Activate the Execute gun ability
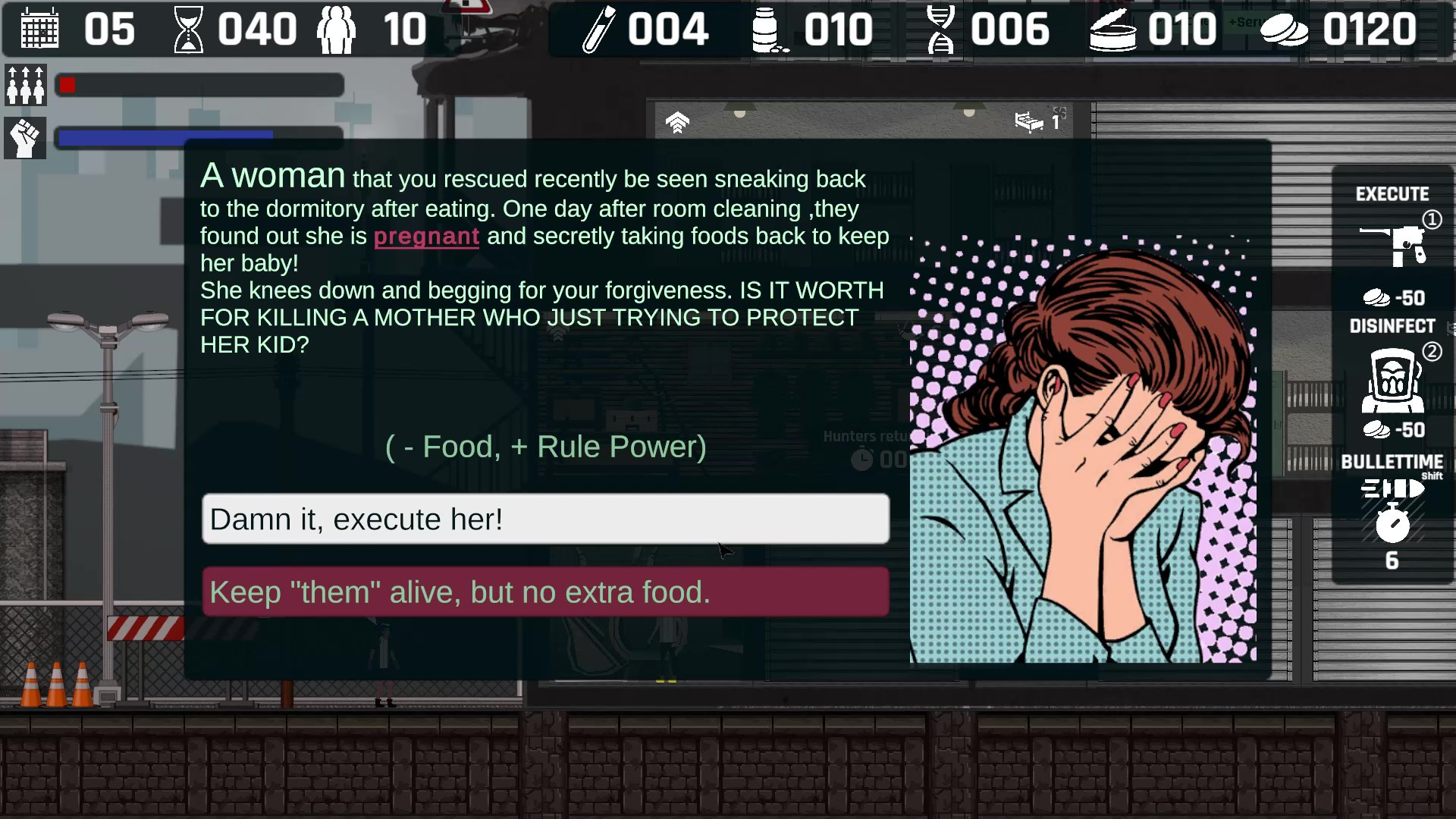This screenshot has height=819, width=1456. [x=1393, y=244]
